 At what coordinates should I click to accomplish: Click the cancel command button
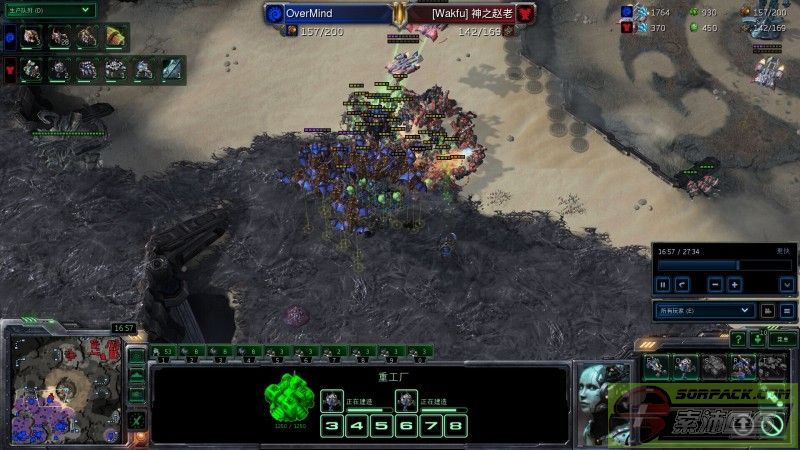(x=771, y=426)
